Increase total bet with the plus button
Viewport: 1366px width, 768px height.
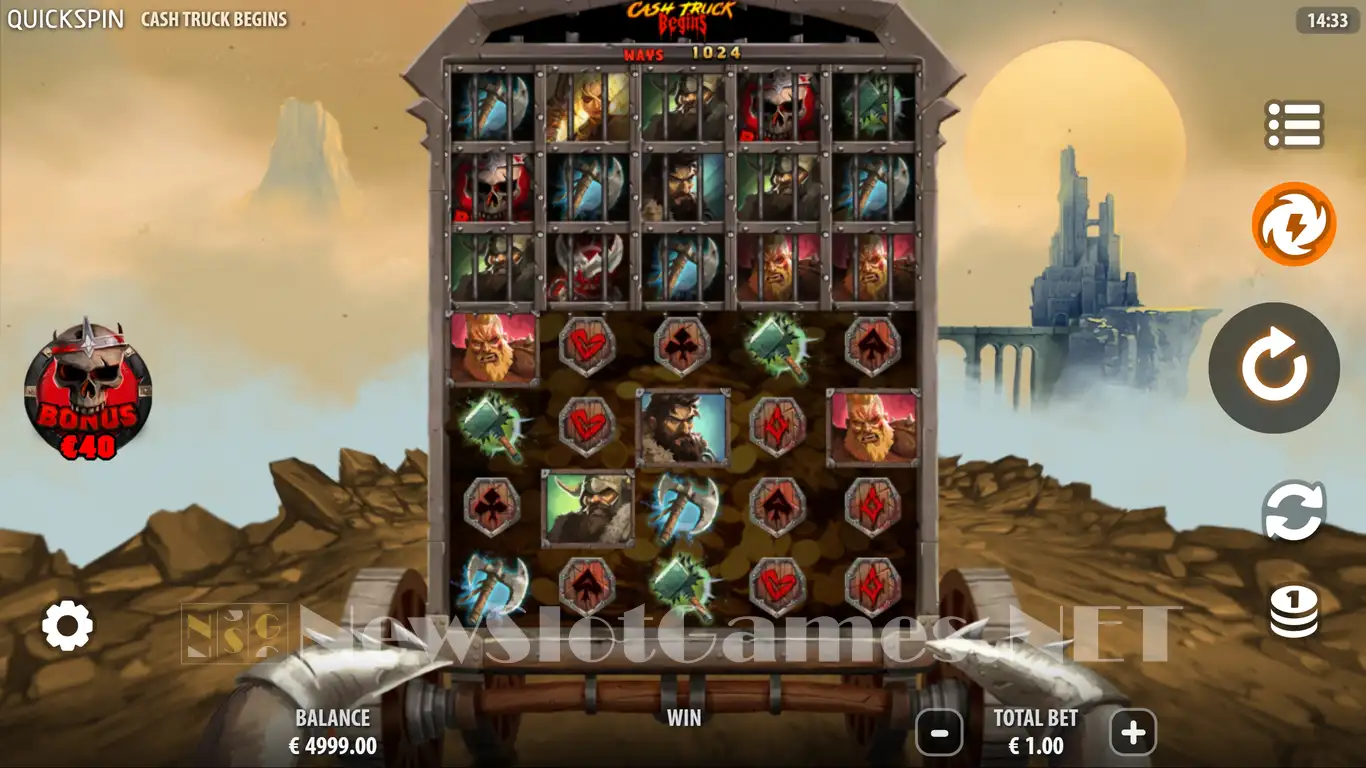click(x=1132, y=733)
